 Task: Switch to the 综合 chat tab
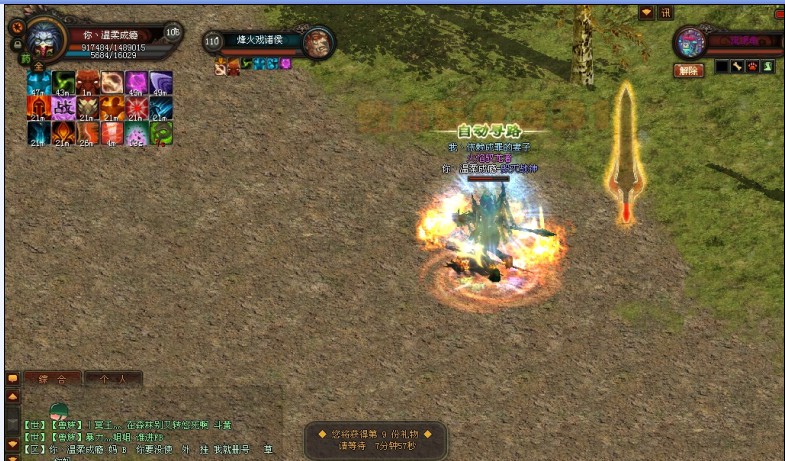(x=53, y=379)
